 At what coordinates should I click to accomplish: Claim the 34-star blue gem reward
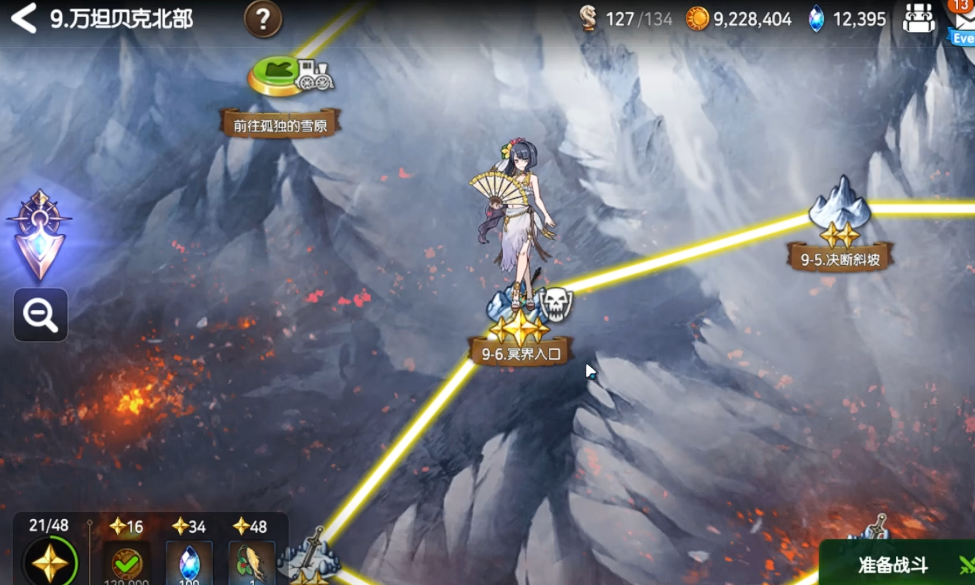point(189,562)
